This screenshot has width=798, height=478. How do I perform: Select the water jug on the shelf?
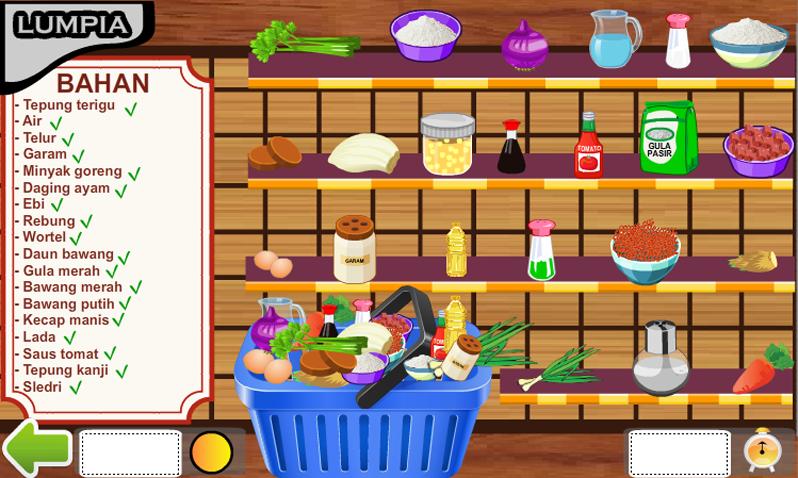[x=612, y=39]
